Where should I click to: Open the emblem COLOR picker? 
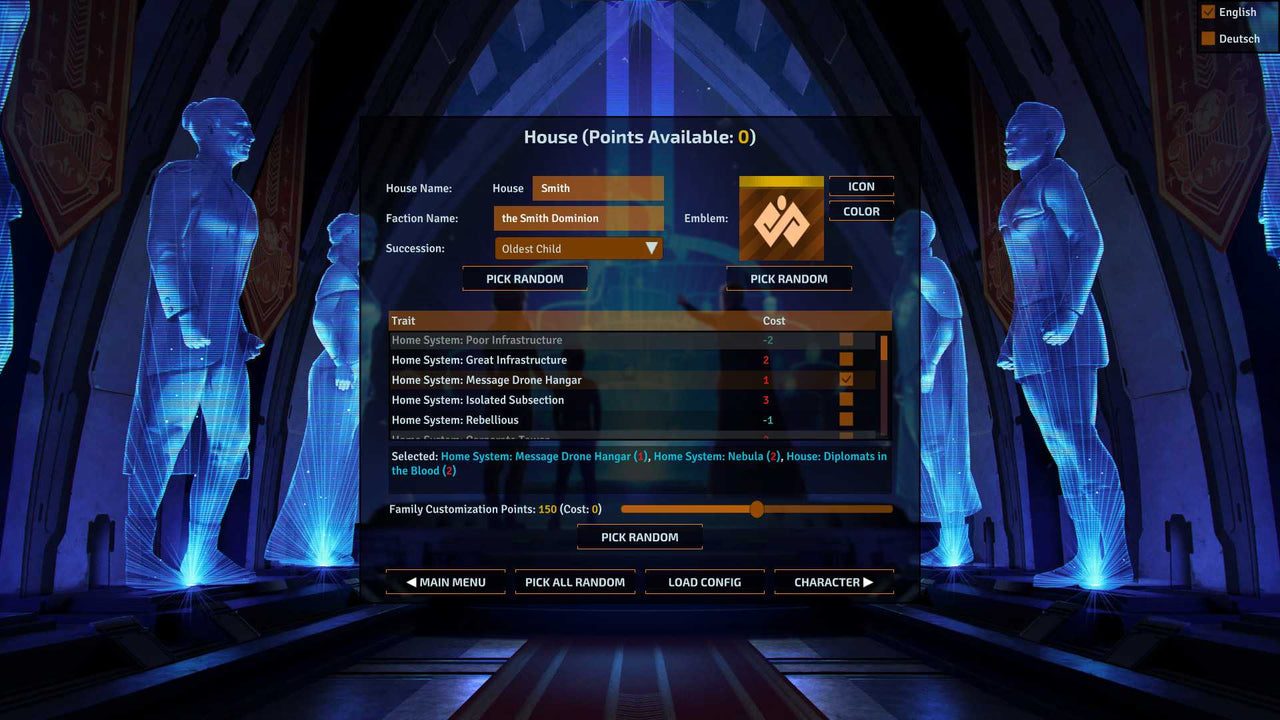click(x=860, y=210)
